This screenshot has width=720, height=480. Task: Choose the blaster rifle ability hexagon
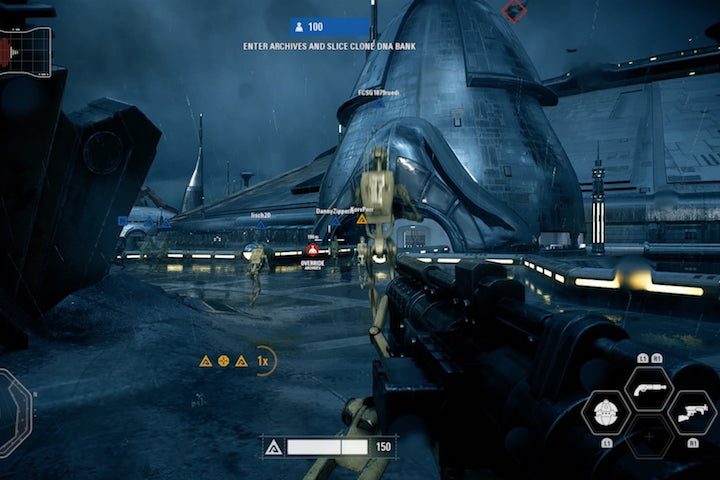point(692,412)
